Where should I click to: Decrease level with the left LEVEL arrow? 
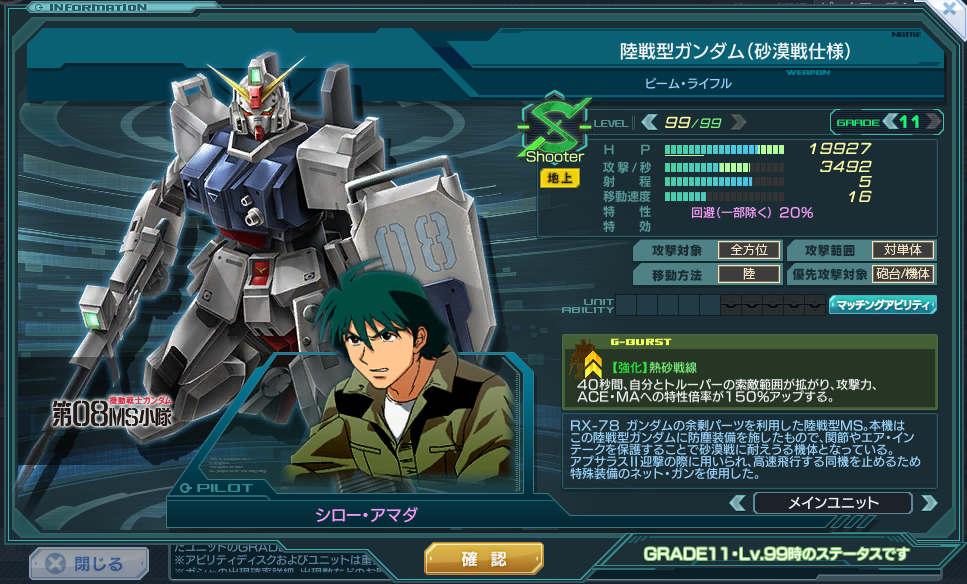[649, 122]
